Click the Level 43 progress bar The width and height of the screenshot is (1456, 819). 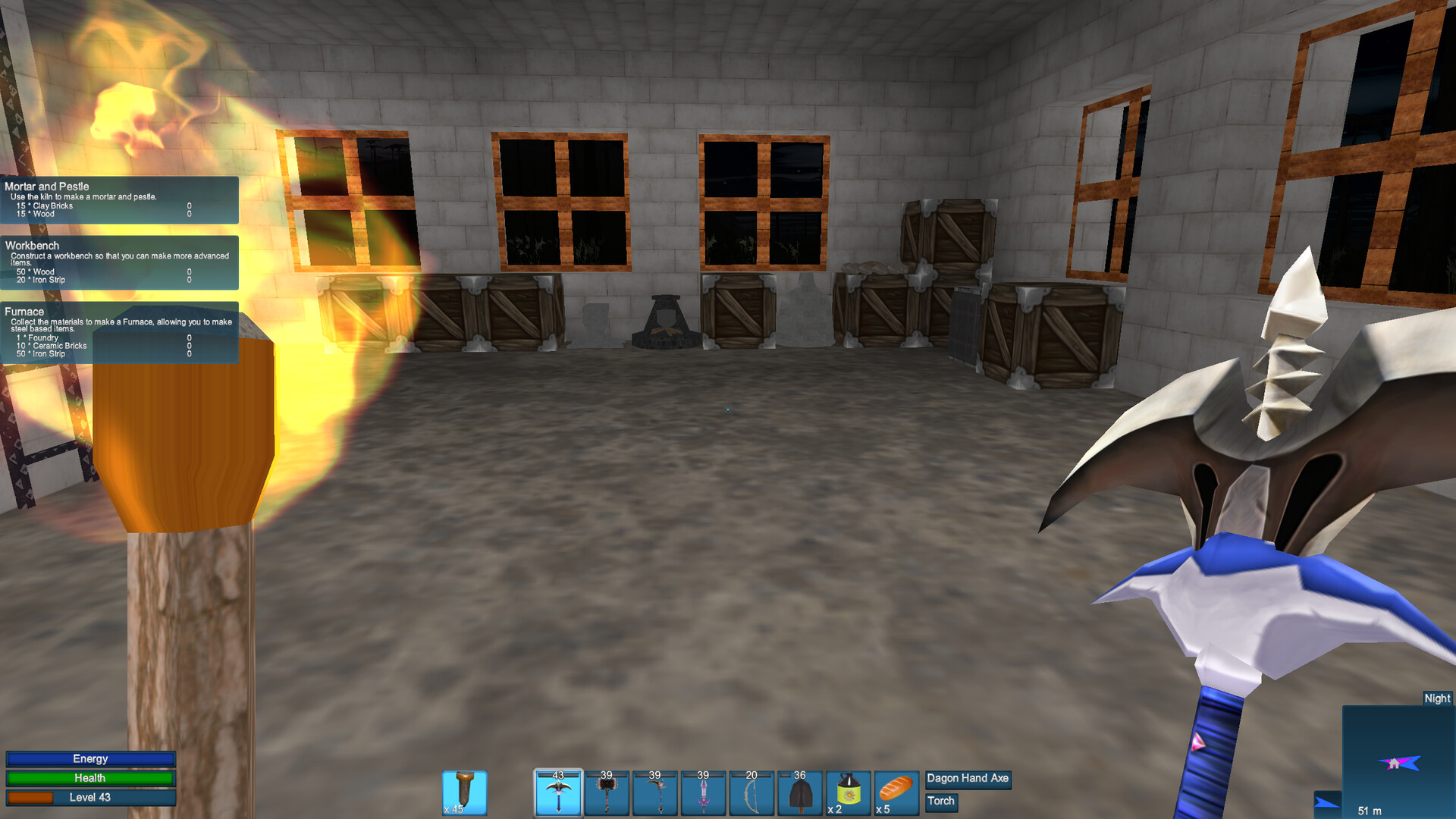91,798
